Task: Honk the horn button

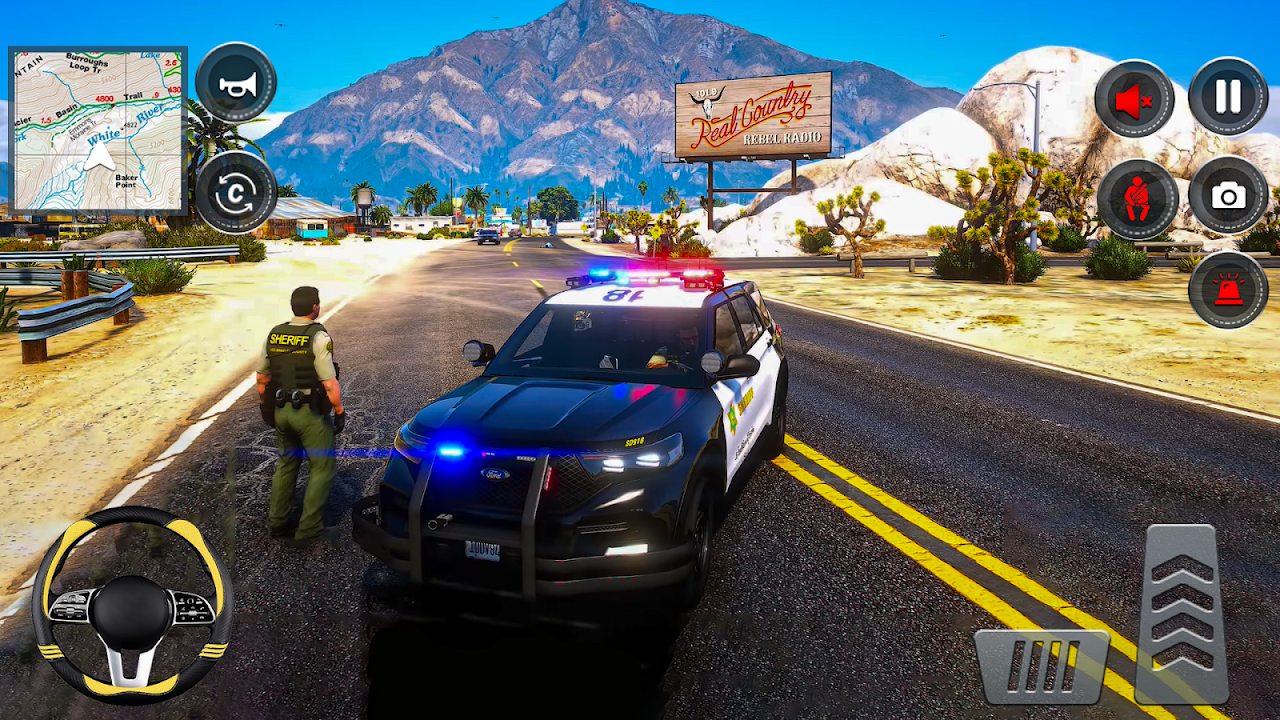Action: 236,84
